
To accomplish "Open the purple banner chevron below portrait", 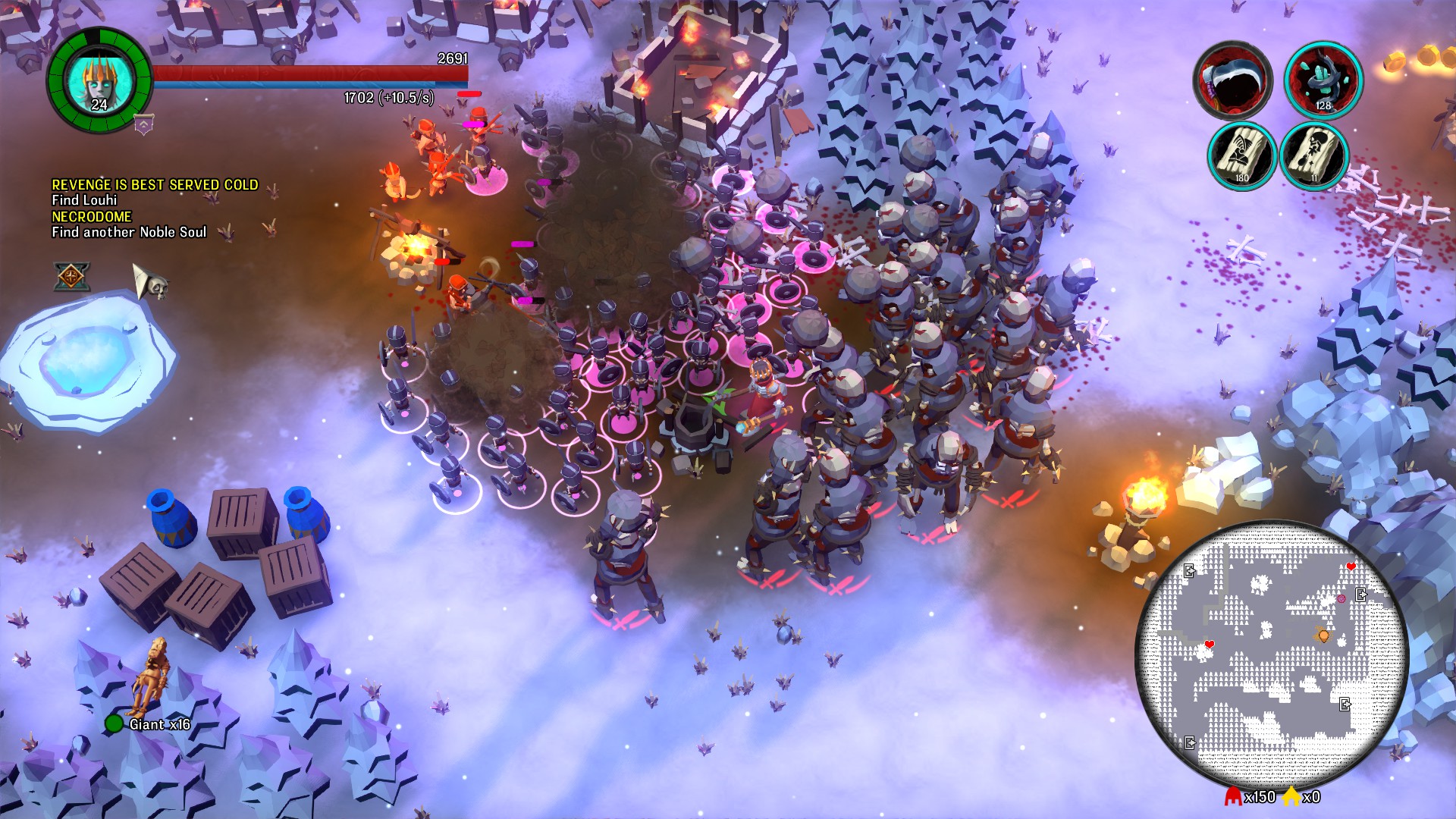I will pyautogui.click(x=143, y=124).
